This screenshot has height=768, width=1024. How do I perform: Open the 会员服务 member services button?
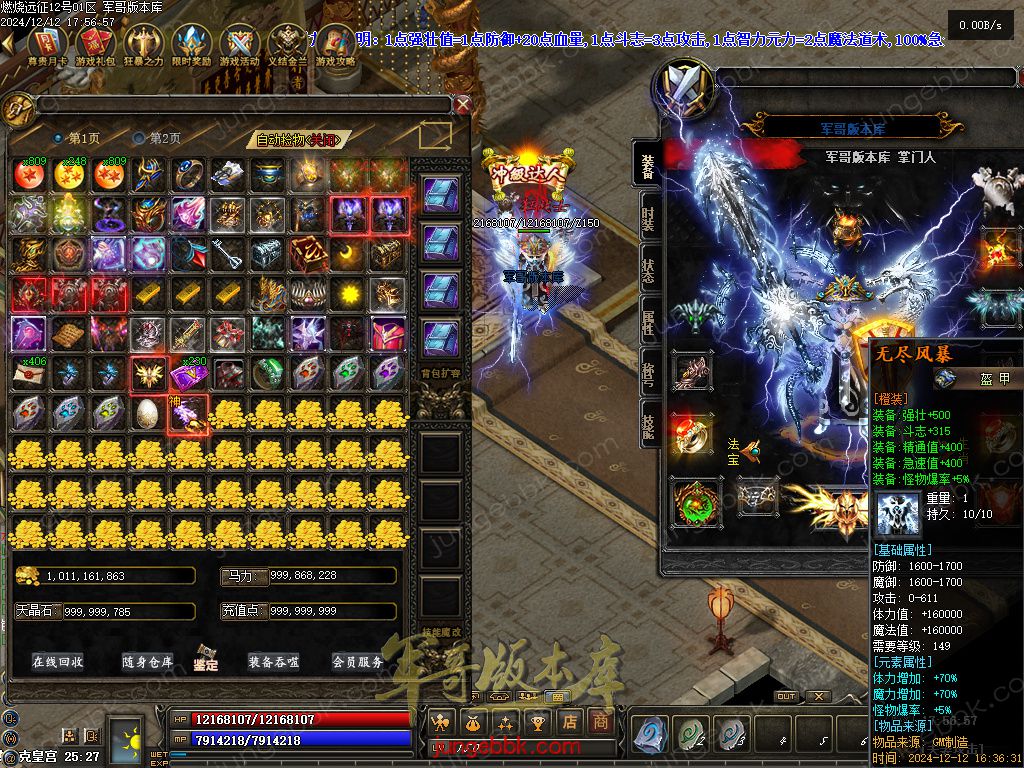point(358,661)
